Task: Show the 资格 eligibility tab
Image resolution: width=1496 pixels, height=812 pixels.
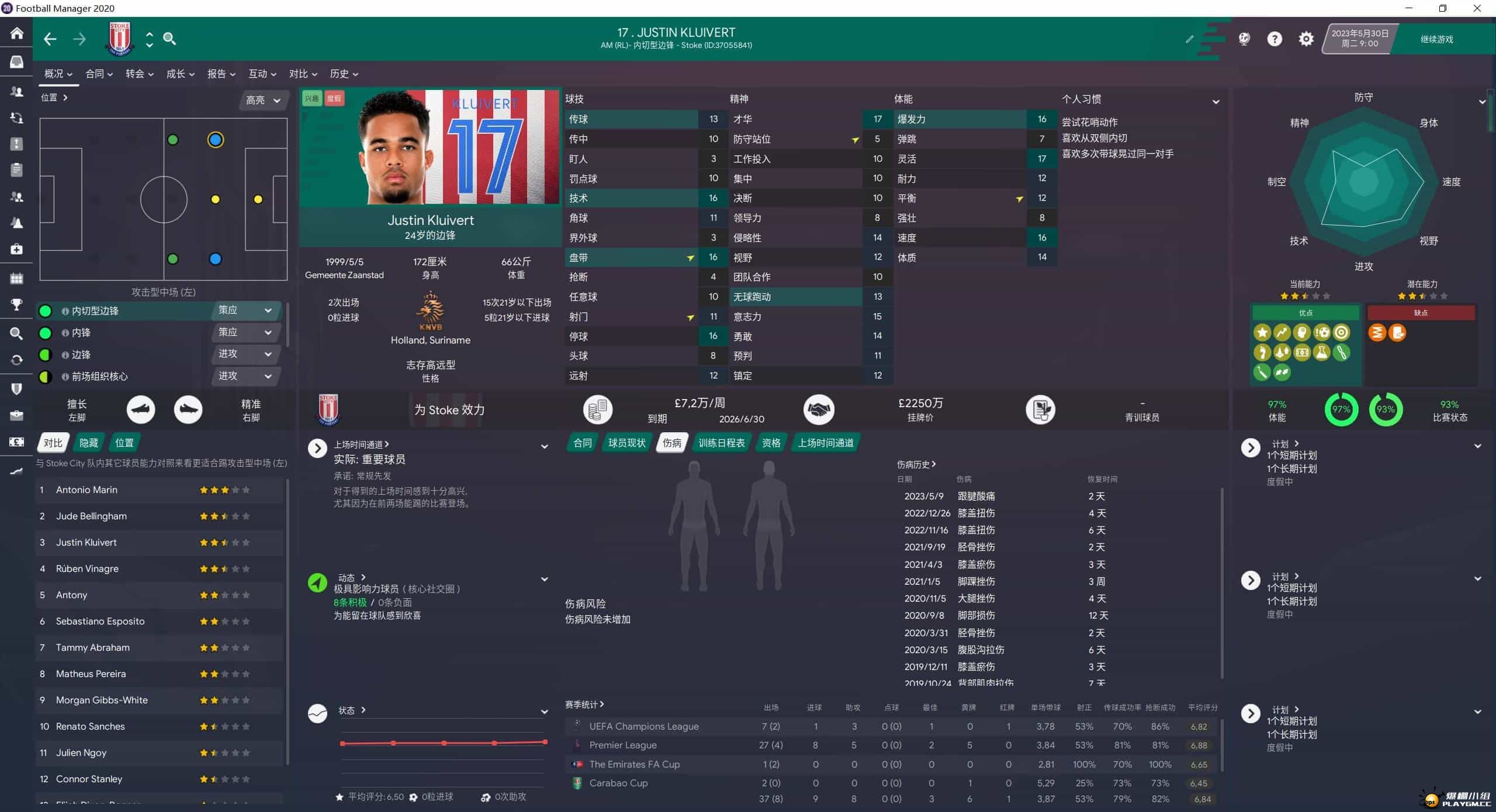Action: (771, 443)
